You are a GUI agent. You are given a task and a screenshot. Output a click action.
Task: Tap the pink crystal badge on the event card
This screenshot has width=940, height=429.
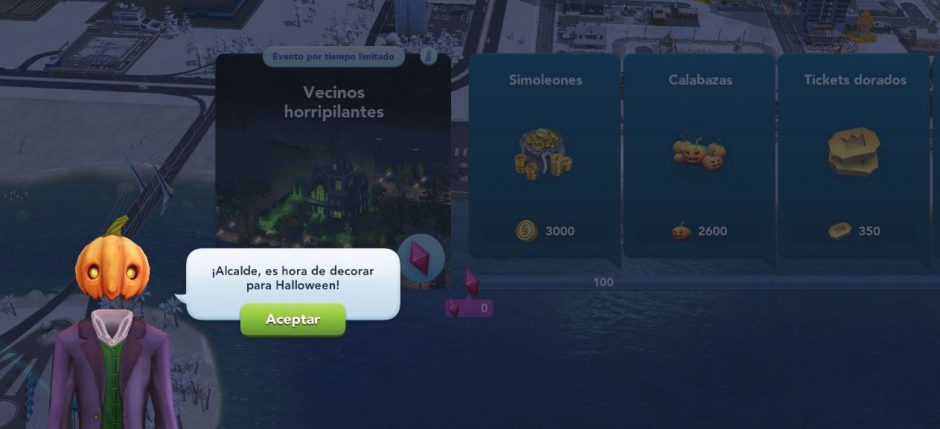point(419,253)
